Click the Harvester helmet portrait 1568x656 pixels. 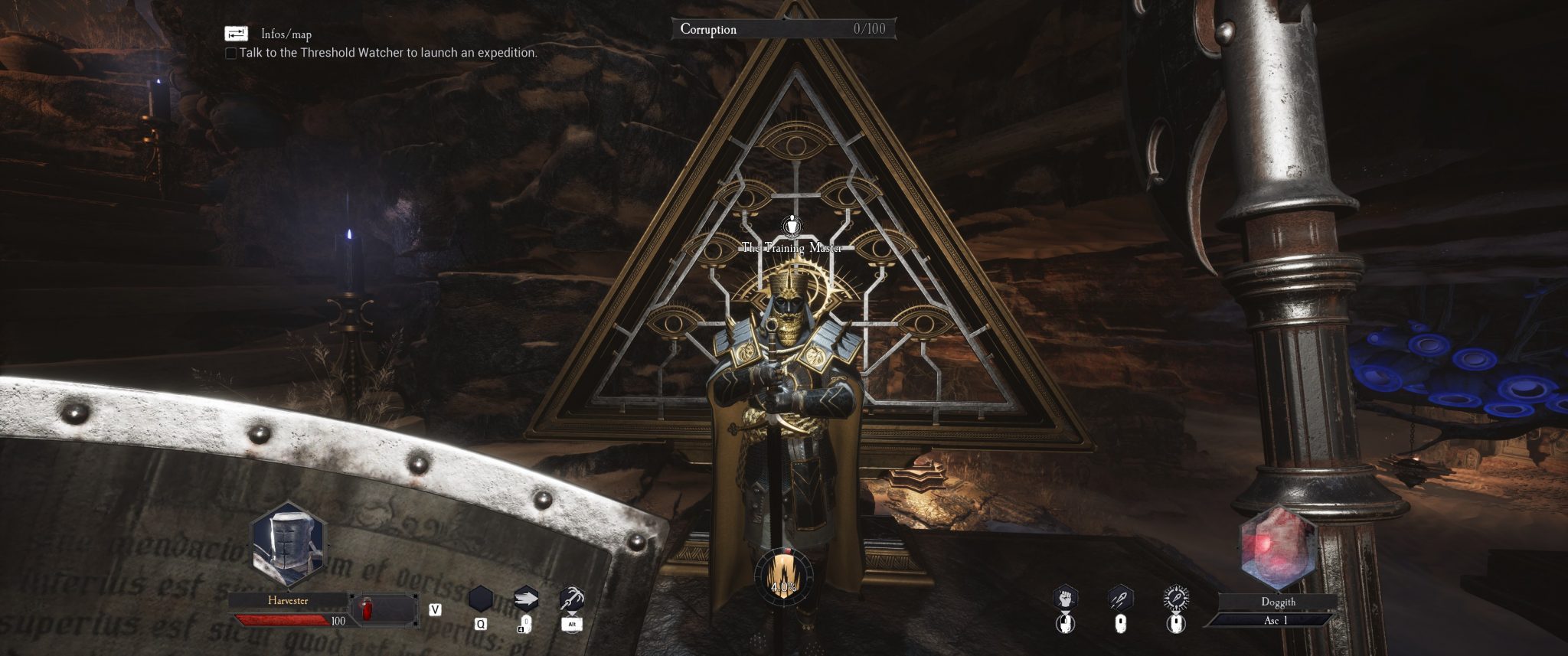point(289,544)
